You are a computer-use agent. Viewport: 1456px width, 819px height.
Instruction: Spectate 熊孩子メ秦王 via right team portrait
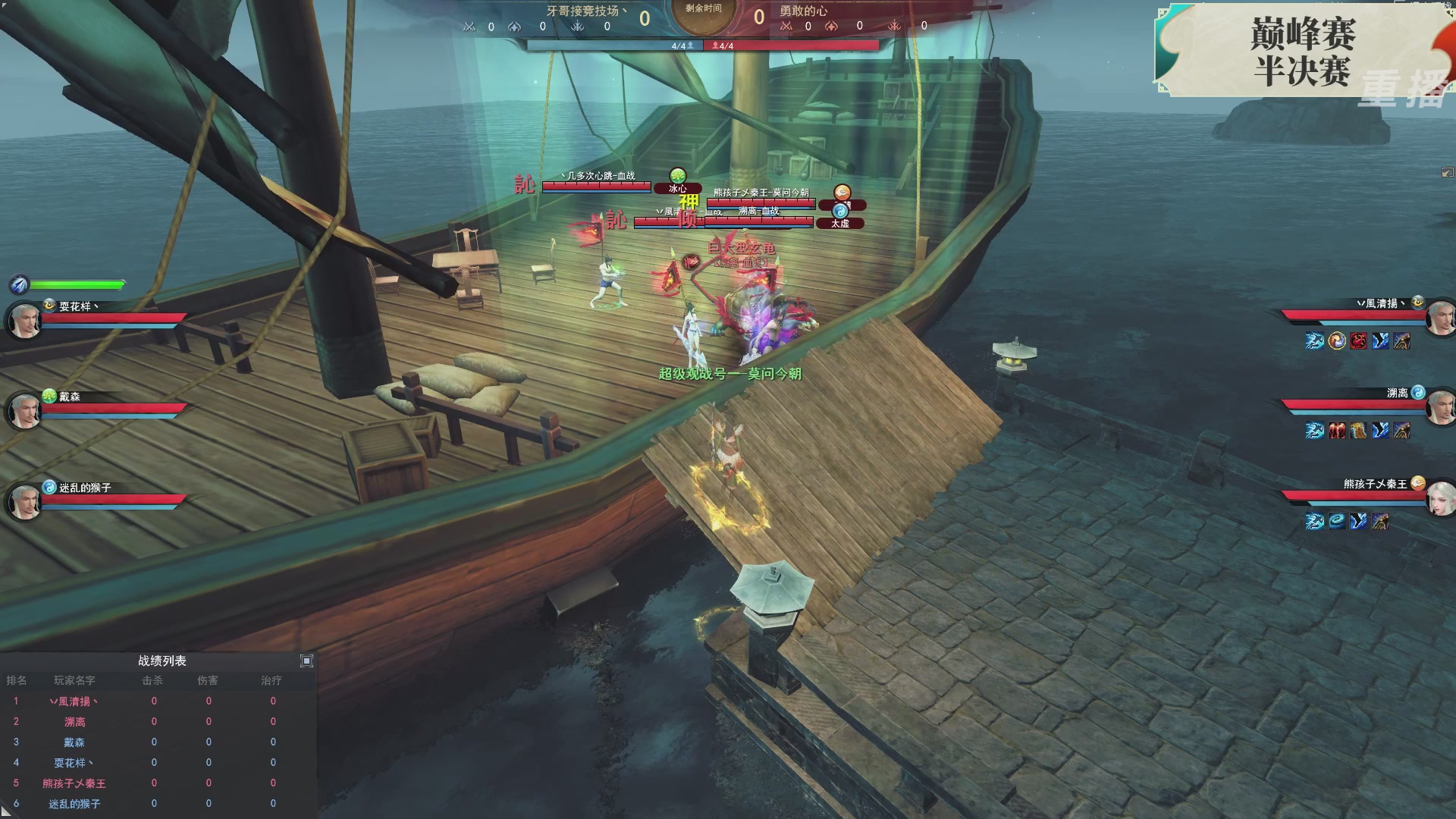[1440, 499]
